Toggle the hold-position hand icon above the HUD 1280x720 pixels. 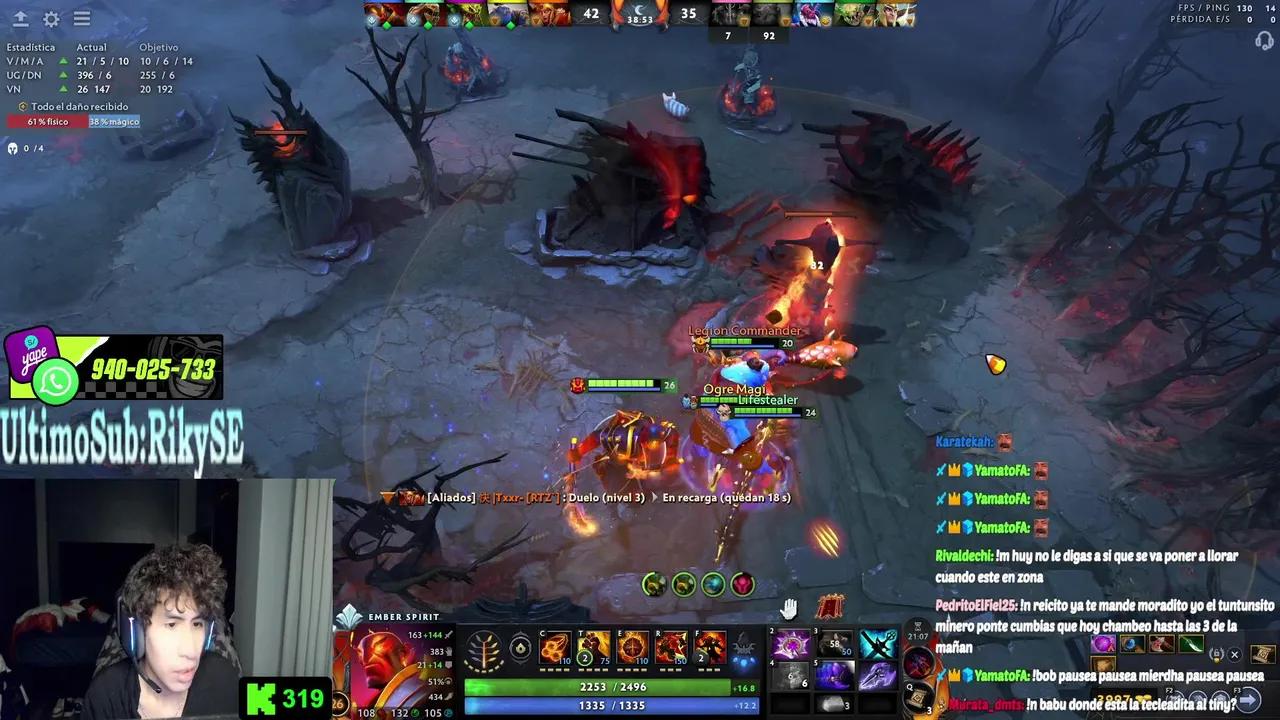(x=790, y=610)
